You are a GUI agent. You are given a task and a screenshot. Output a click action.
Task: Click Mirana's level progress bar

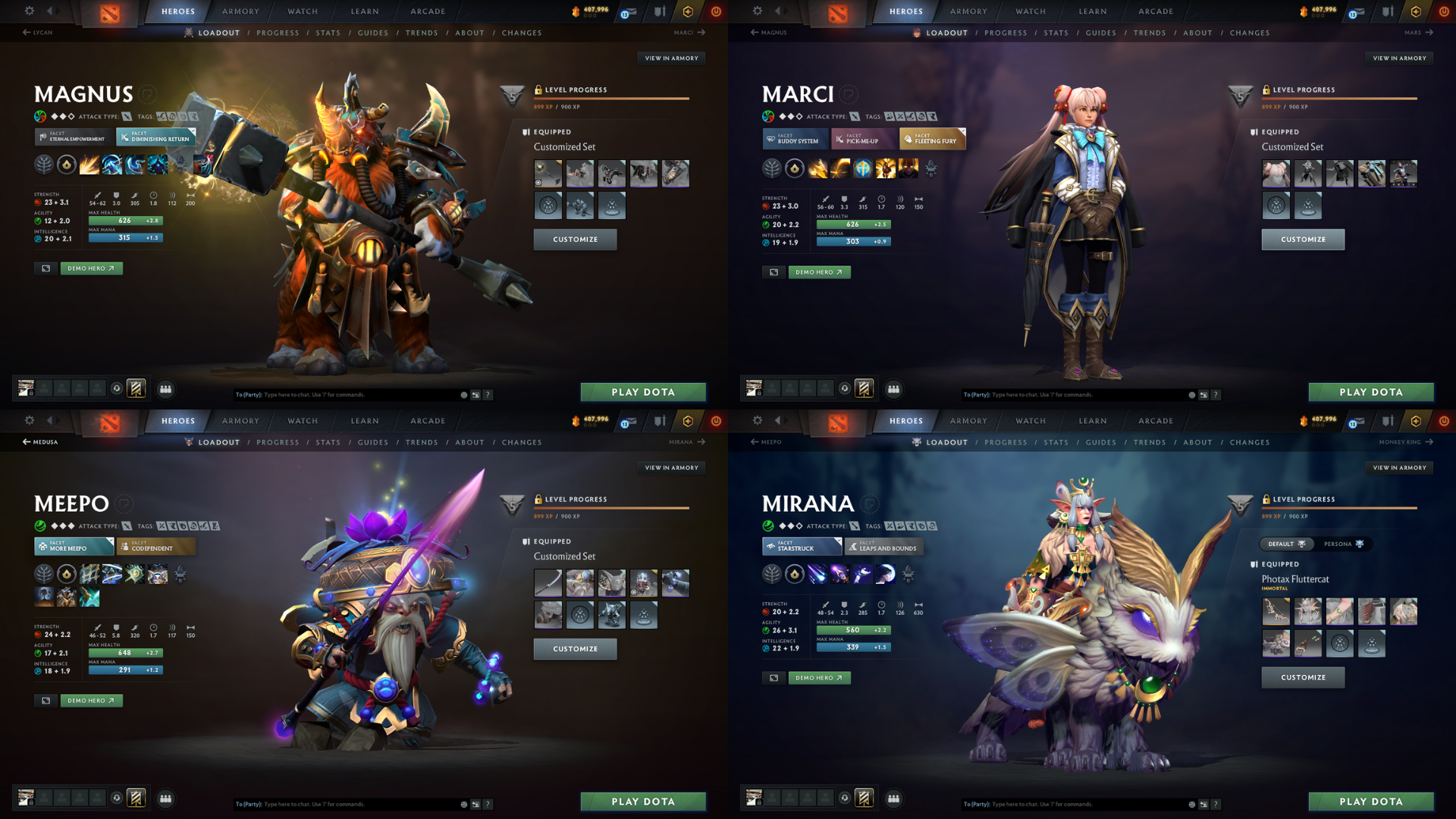point(1340,508)
